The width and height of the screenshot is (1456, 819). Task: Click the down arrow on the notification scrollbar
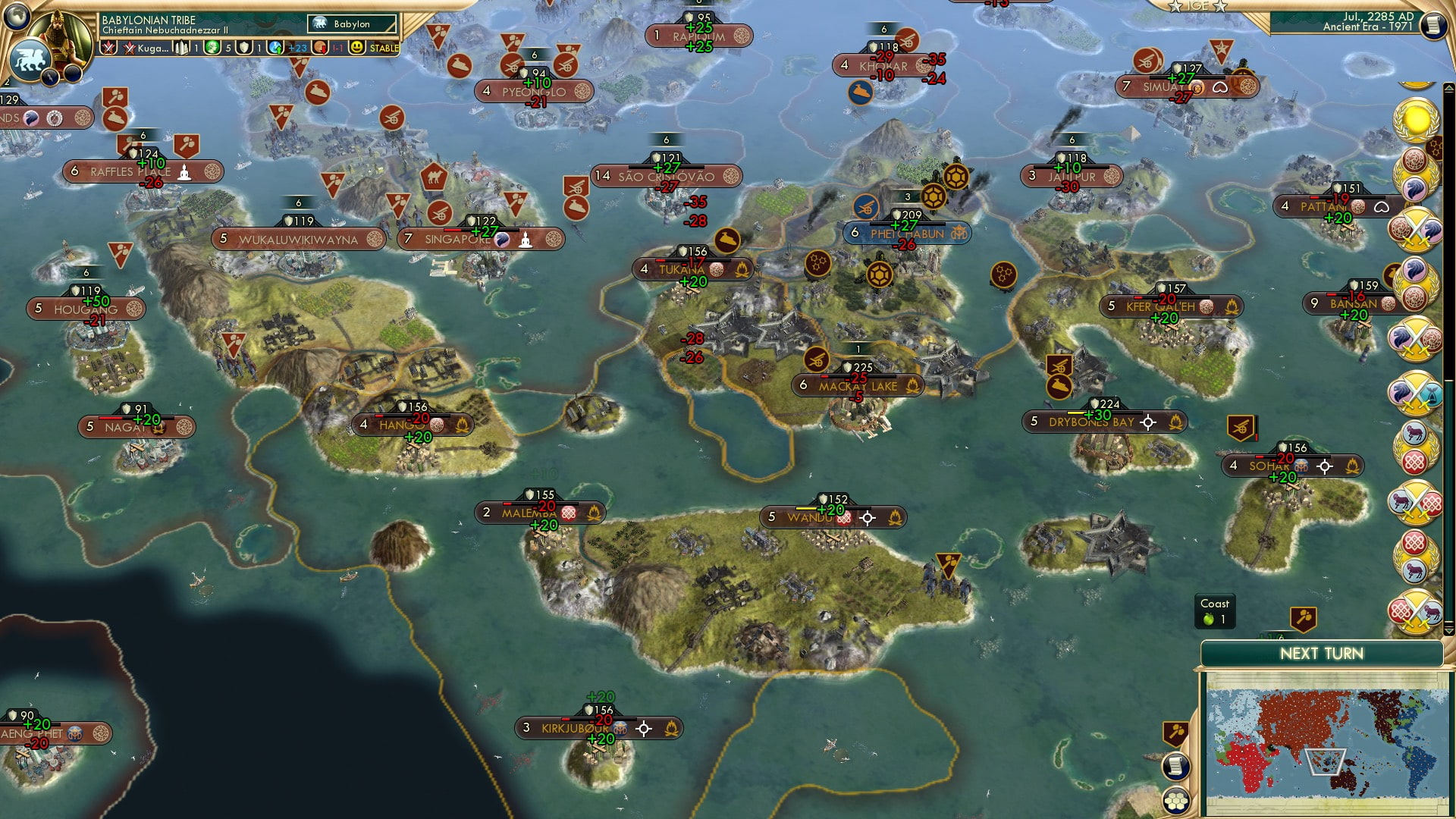click(x=1449, y=630)
